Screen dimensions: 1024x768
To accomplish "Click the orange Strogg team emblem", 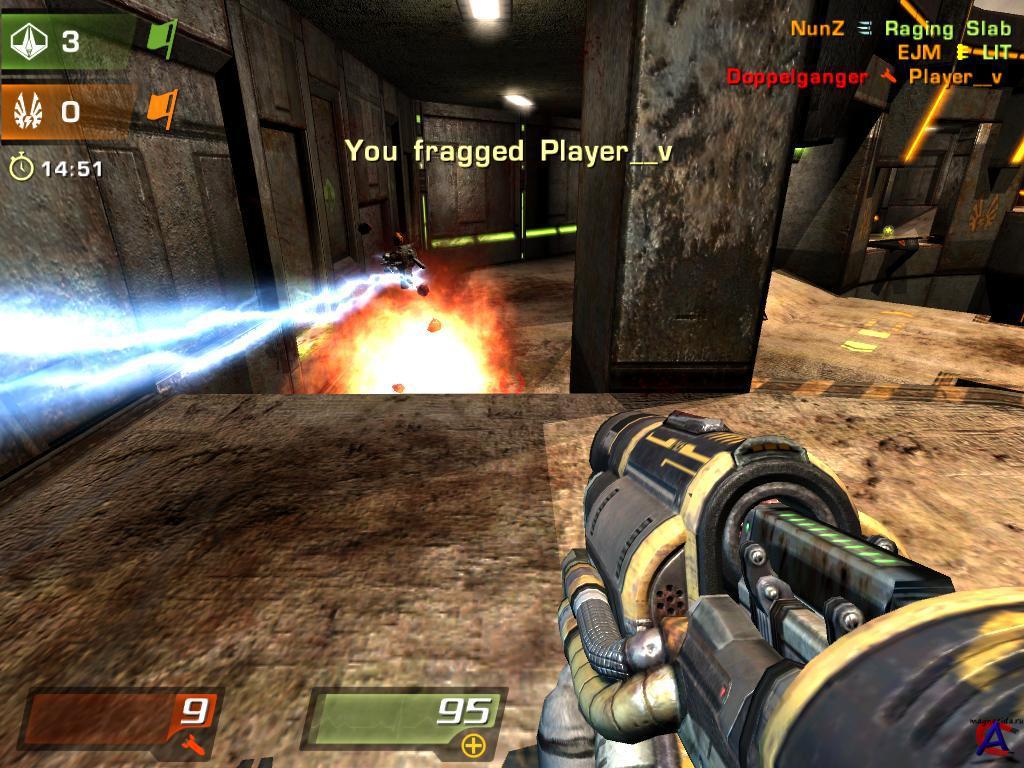I will pyautogui.click(x=26, y=110).
